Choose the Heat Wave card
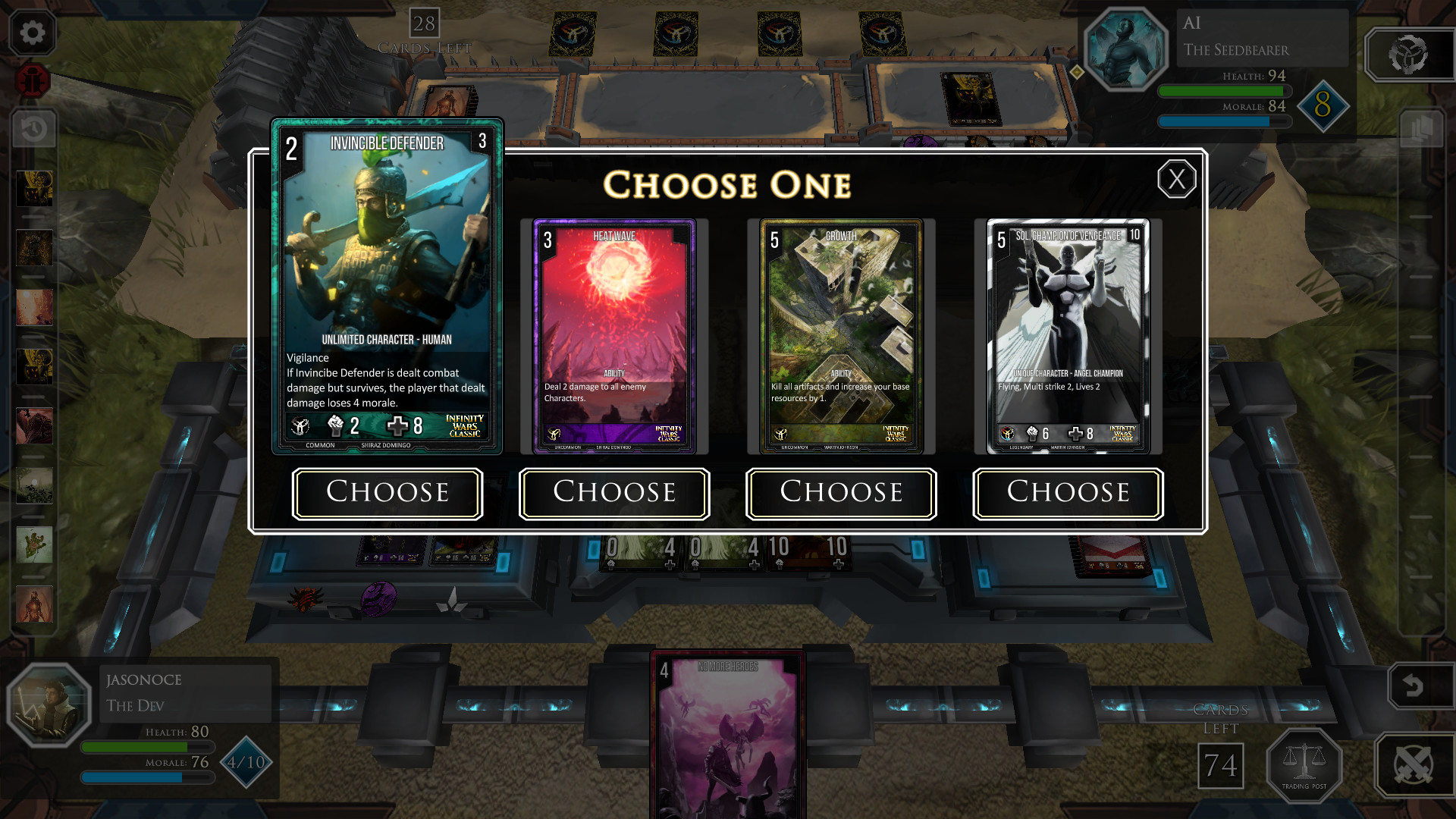The width and height of the screenshot is (1456, 819). pyautogui.click(x=613, y=494)
